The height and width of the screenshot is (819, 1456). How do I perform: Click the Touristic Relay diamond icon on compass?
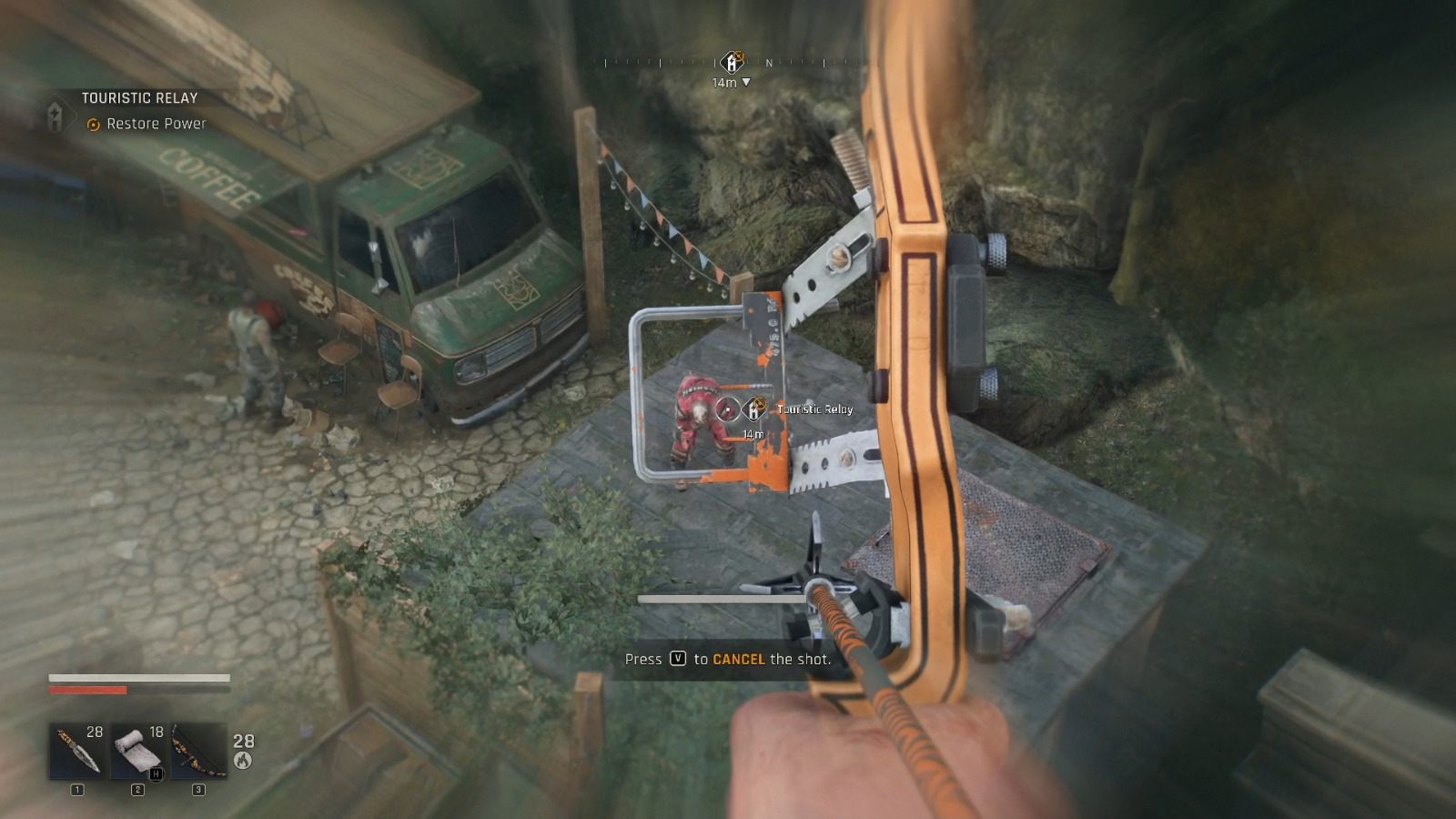click(x=730, y=64)
